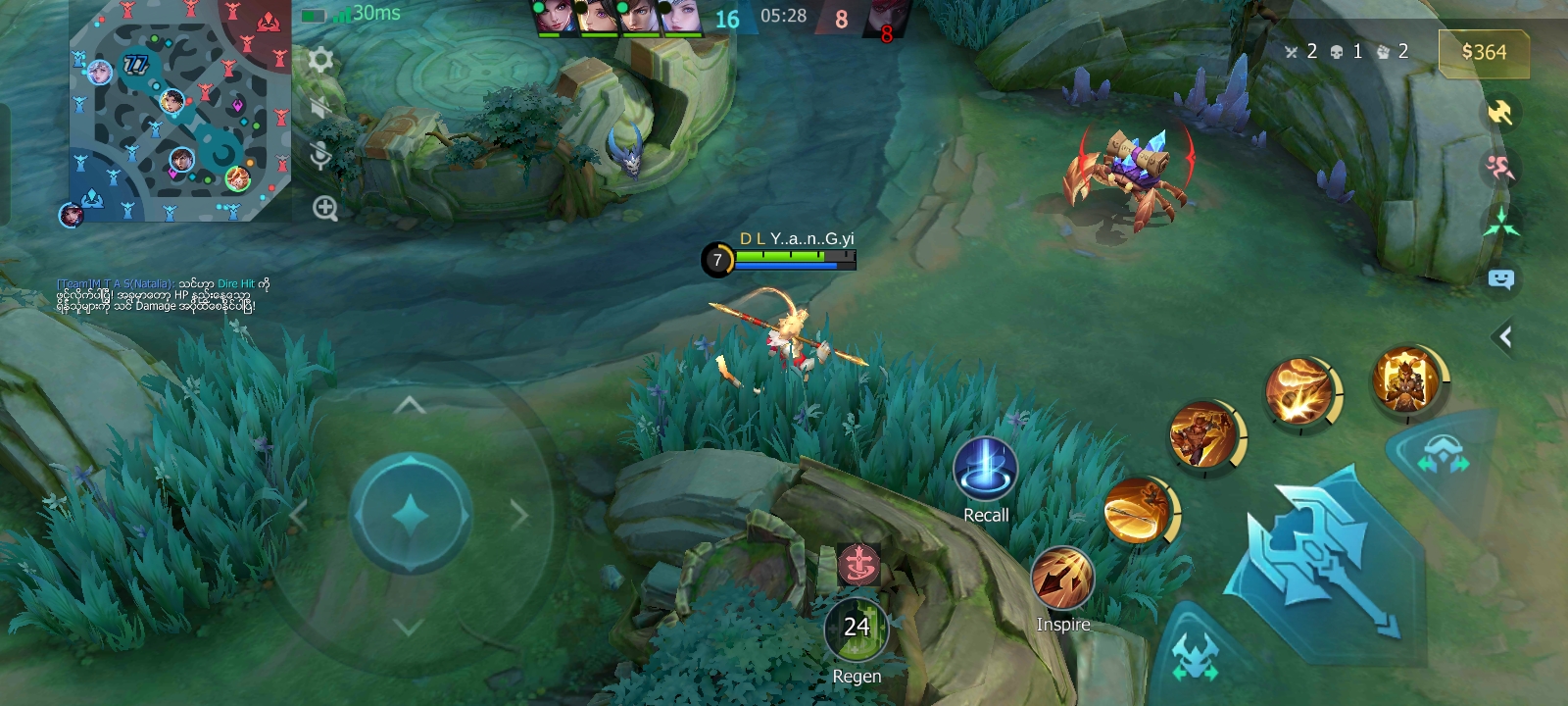Use the Regen ability
The width and height of the screenshot is (1568, 706).
857,629
